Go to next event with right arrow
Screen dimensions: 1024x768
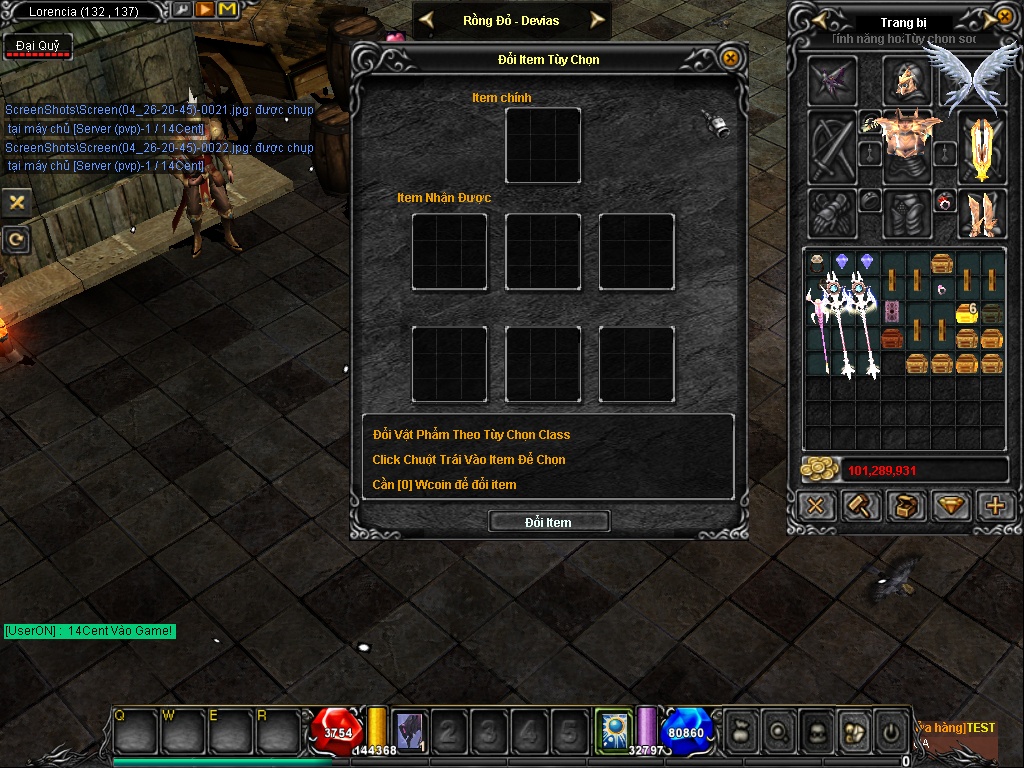click(x=597, y=19)
